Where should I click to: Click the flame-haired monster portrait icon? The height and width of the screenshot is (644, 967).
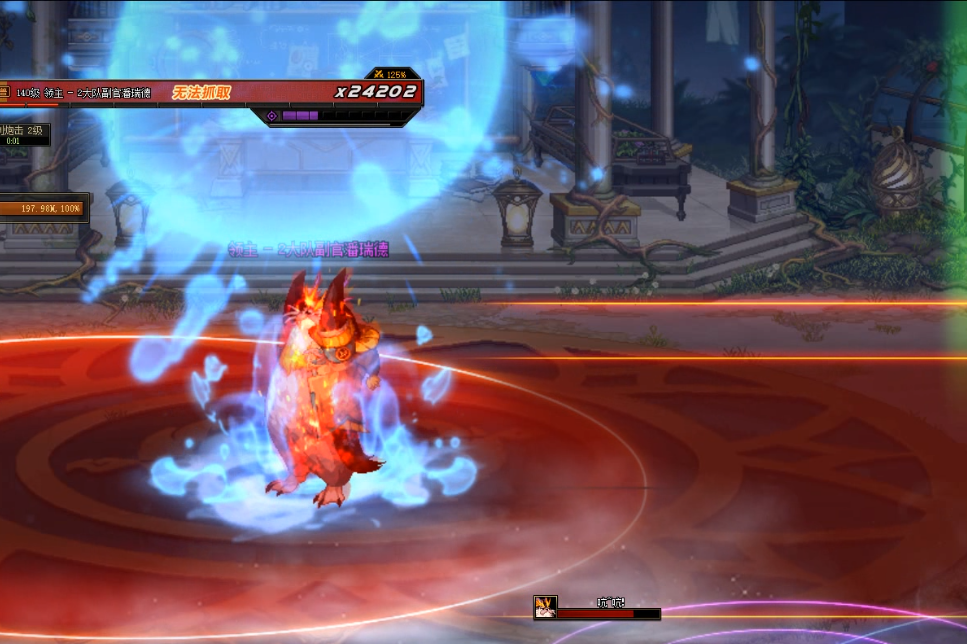click(x=545, y=607)
